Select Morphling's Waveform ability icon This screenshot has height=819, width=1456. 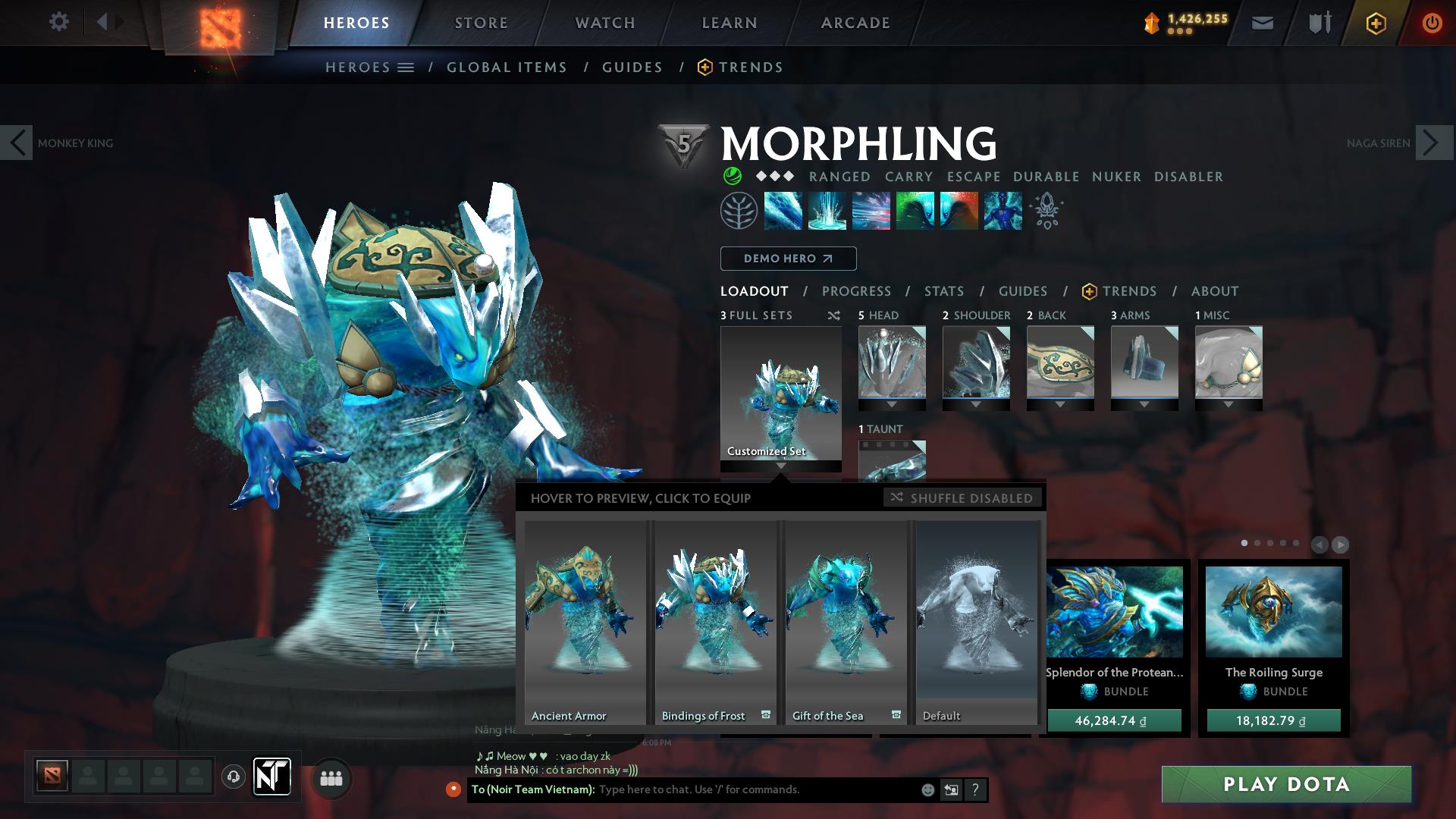pos(783,212)
